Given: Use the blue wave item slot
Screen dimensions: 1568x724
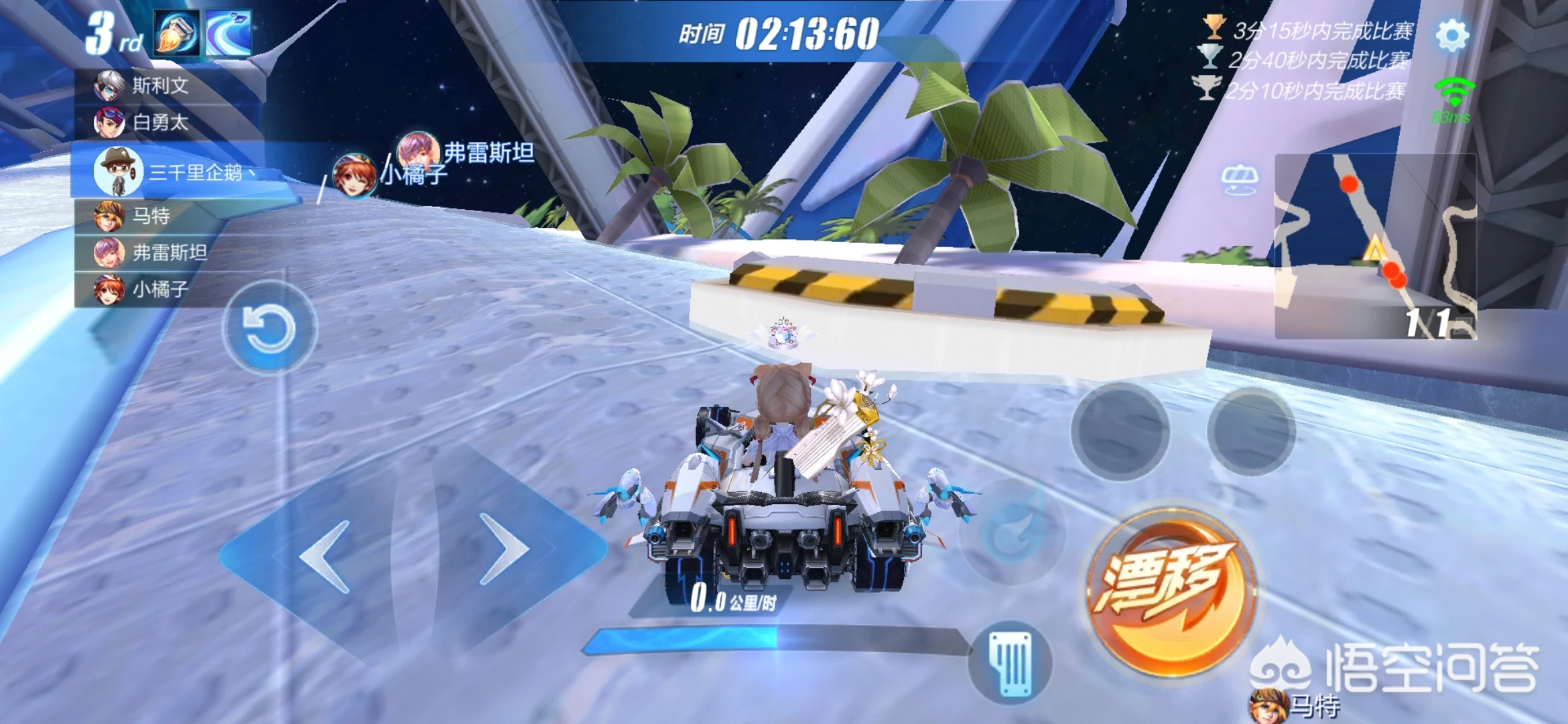Looking at the screenshot, I should tap(228, 32).
